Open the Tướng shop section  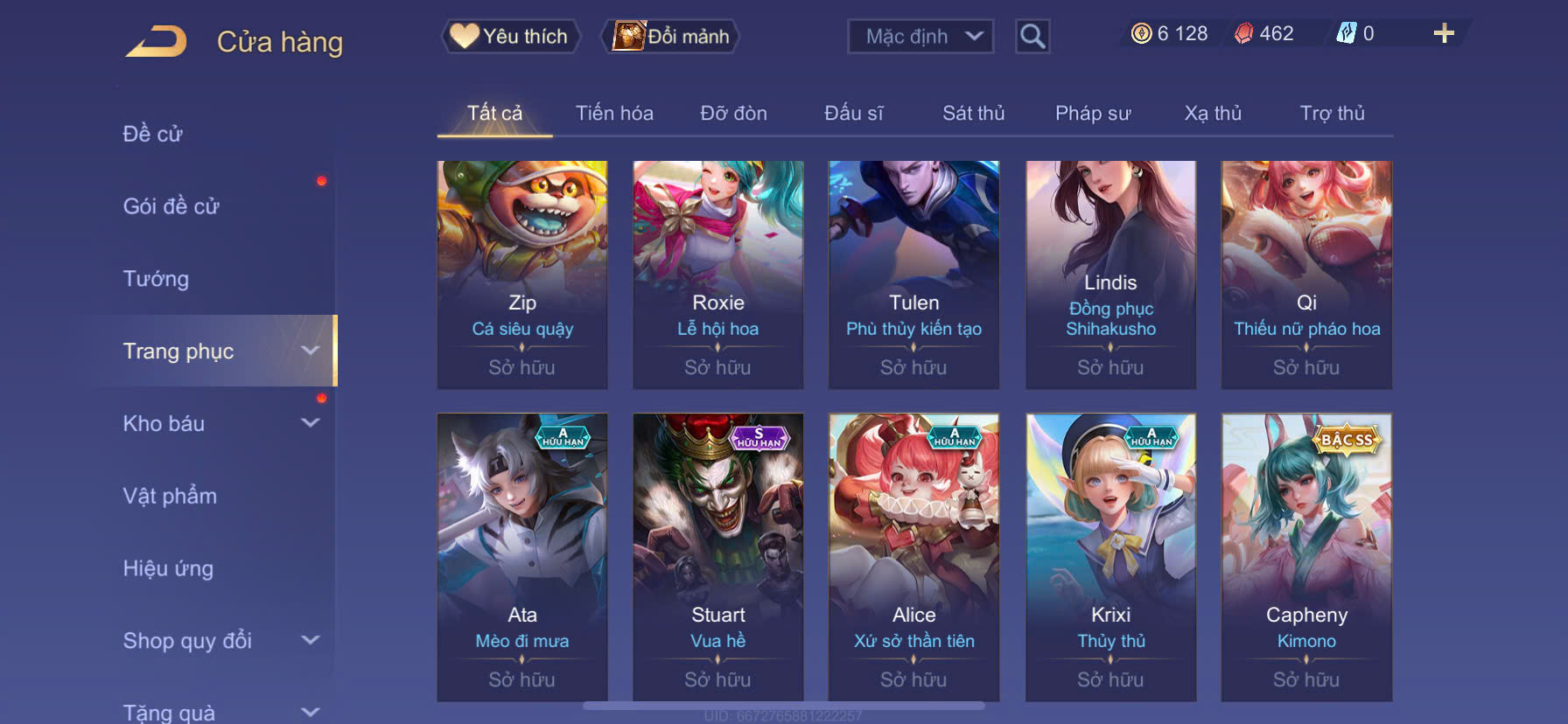156,279
